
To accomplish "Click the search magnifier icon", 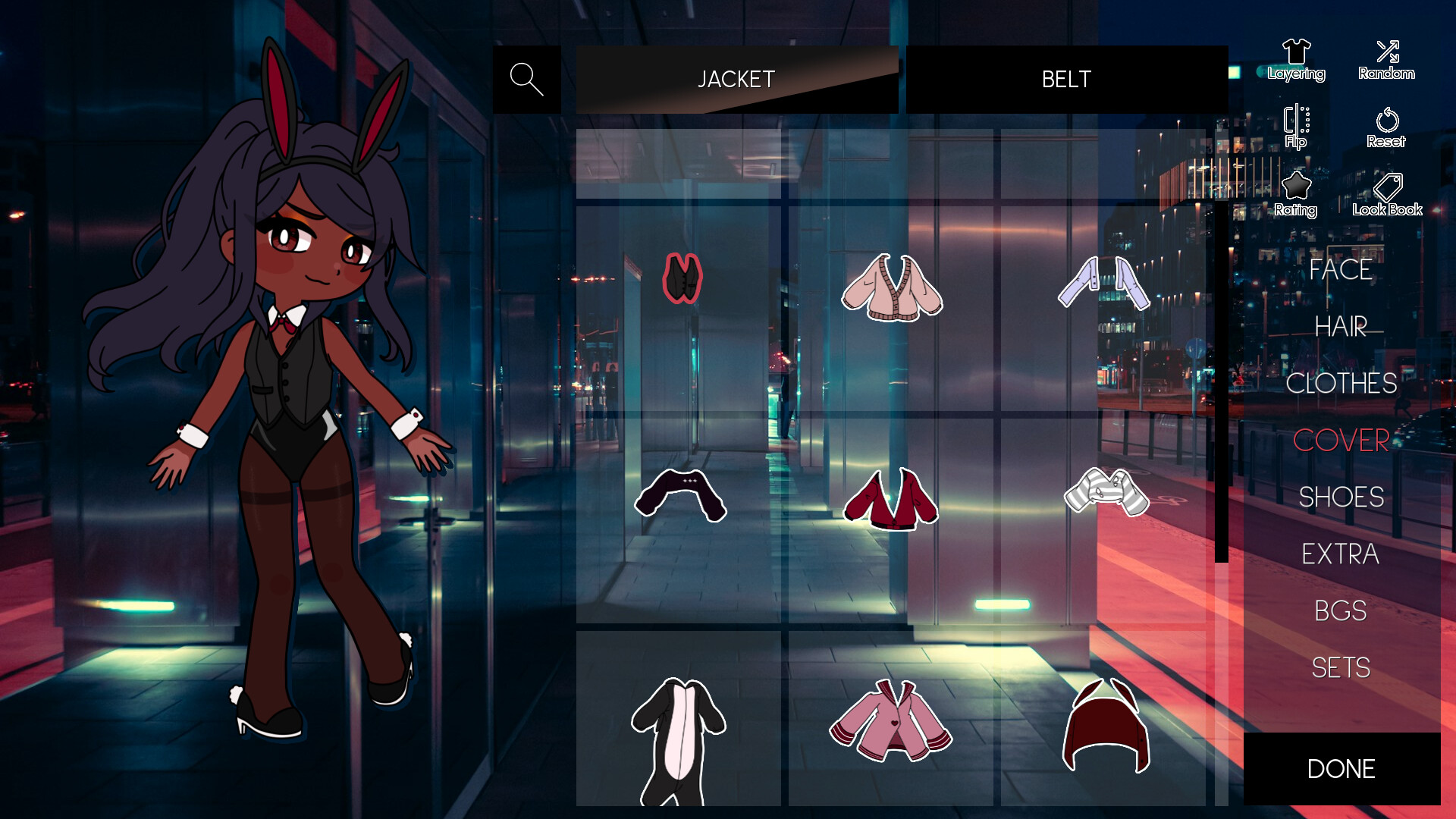I will [x=528, y=78].
